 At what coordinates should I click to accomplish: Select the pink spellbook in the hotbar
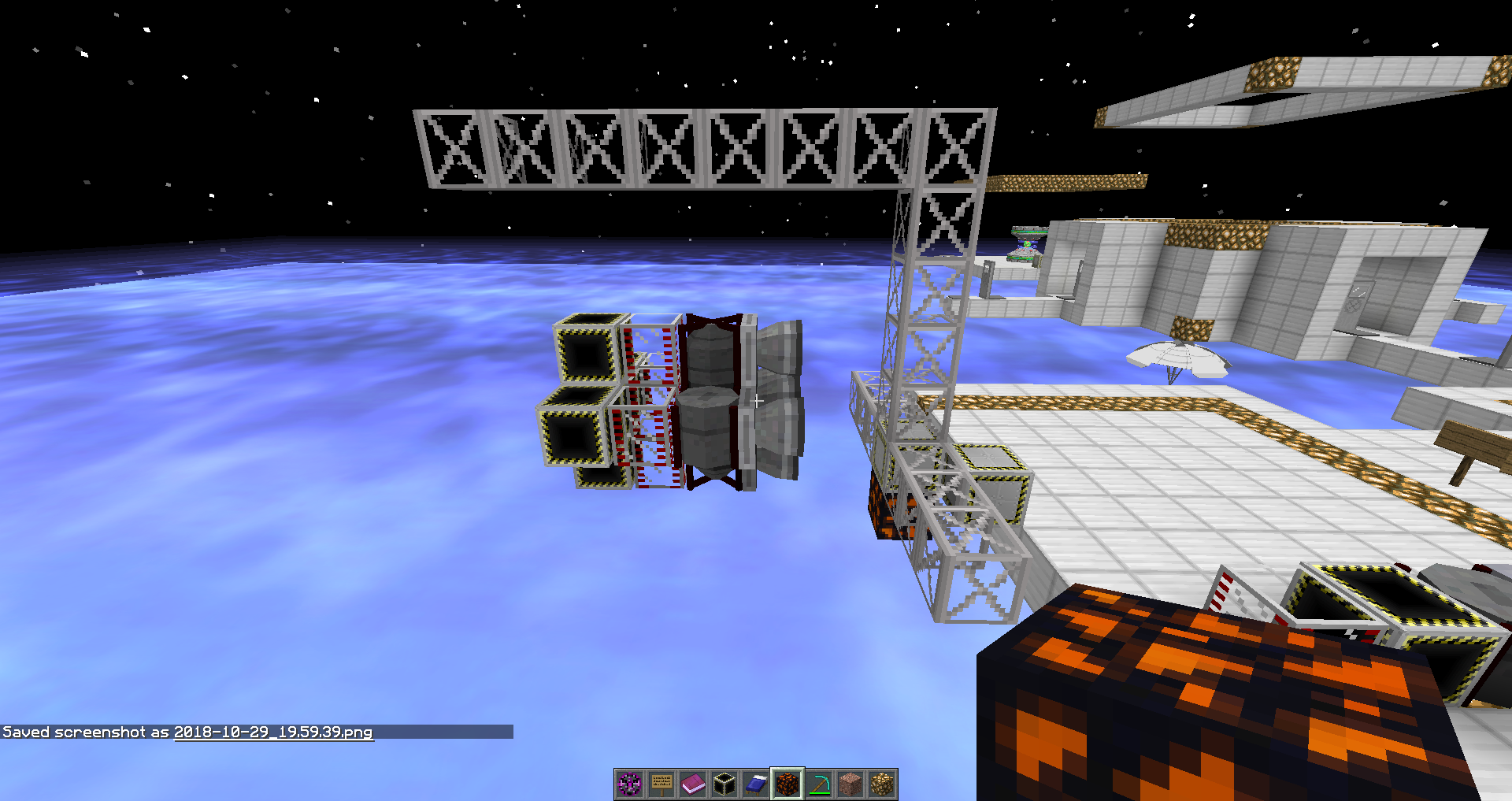click(x=692, y=781)
